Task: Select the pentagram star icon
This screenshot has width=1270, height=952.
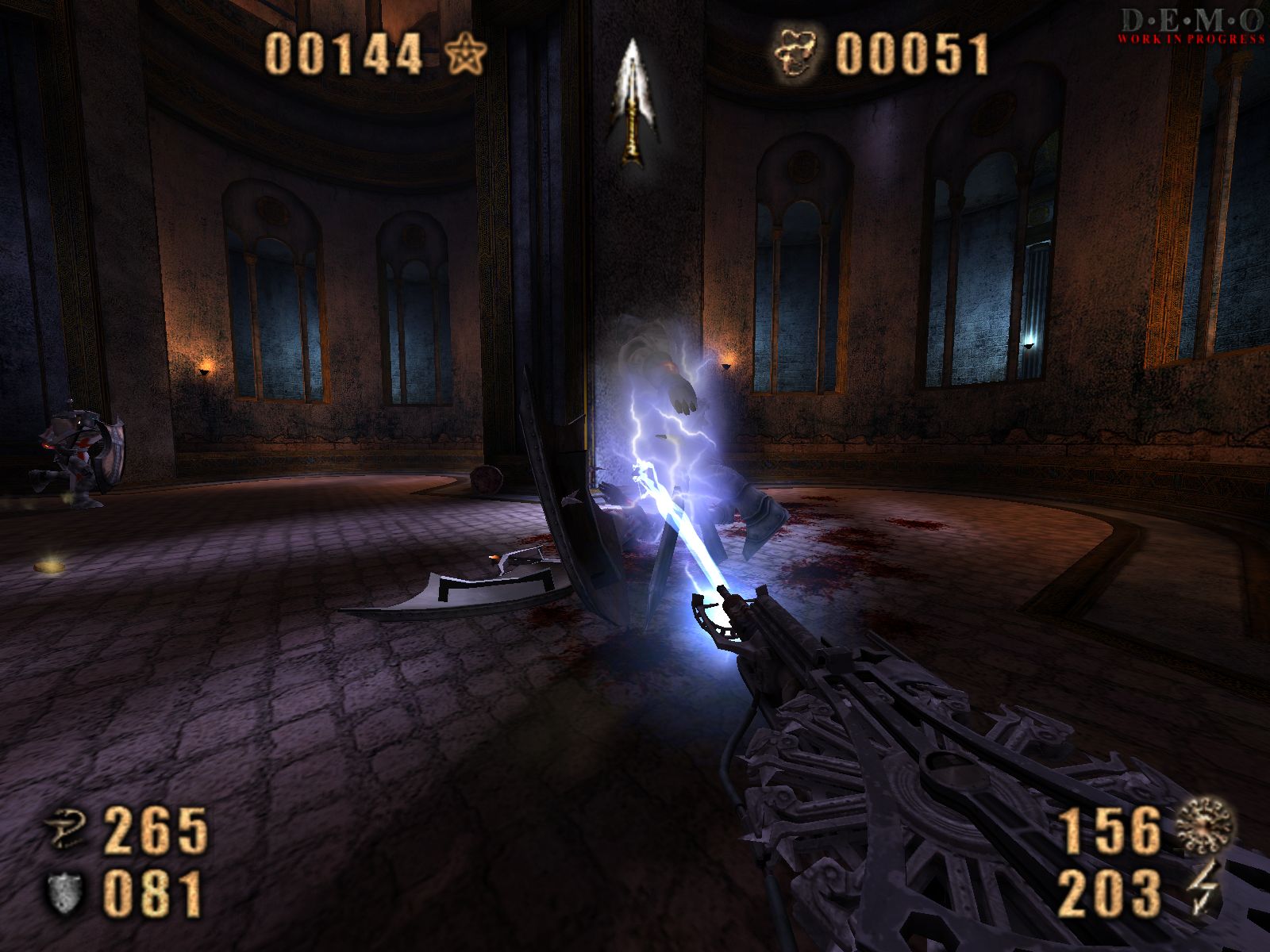Action: point(464,56)
